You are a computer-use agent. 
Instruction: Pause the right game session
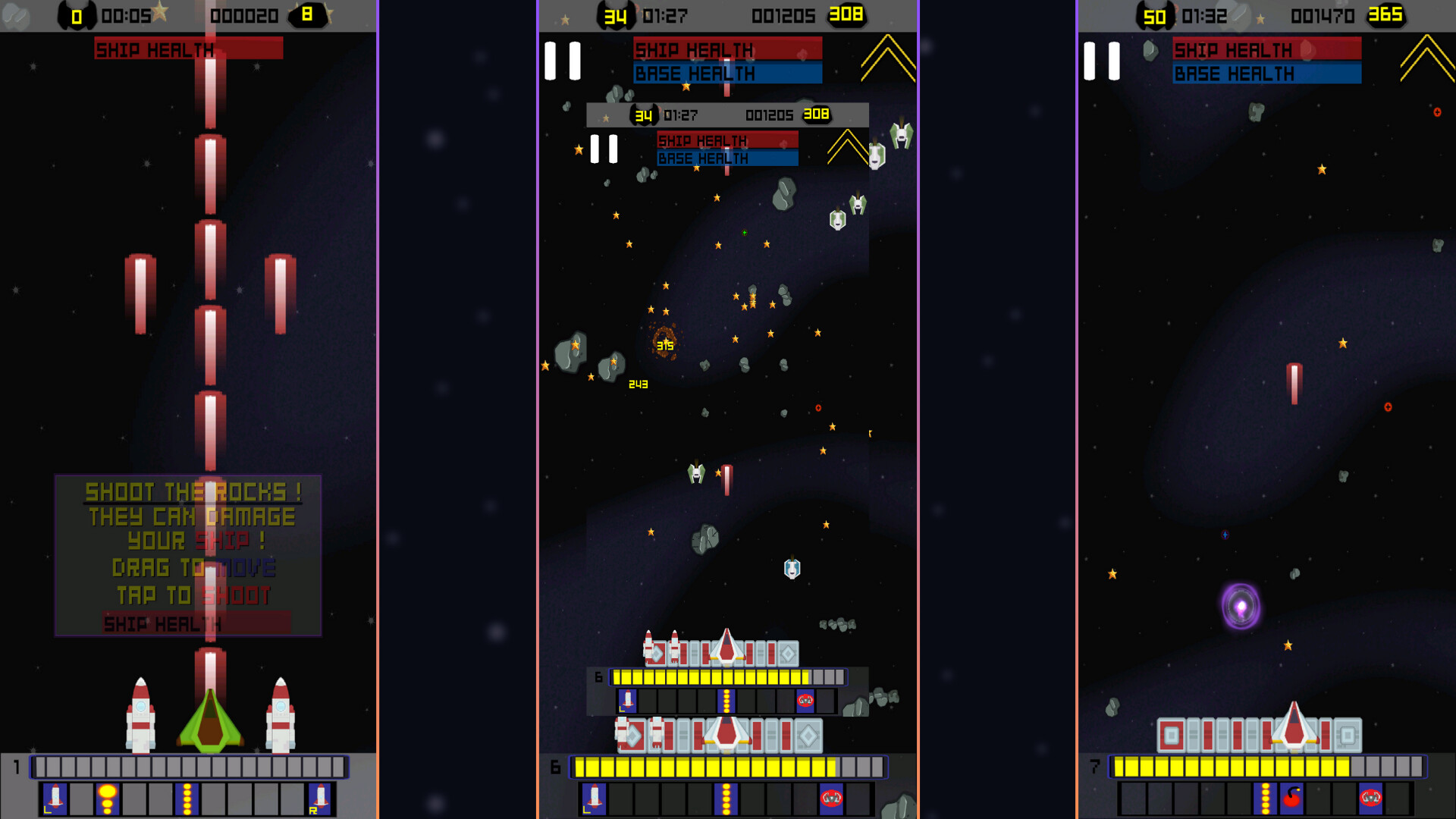1101,62
